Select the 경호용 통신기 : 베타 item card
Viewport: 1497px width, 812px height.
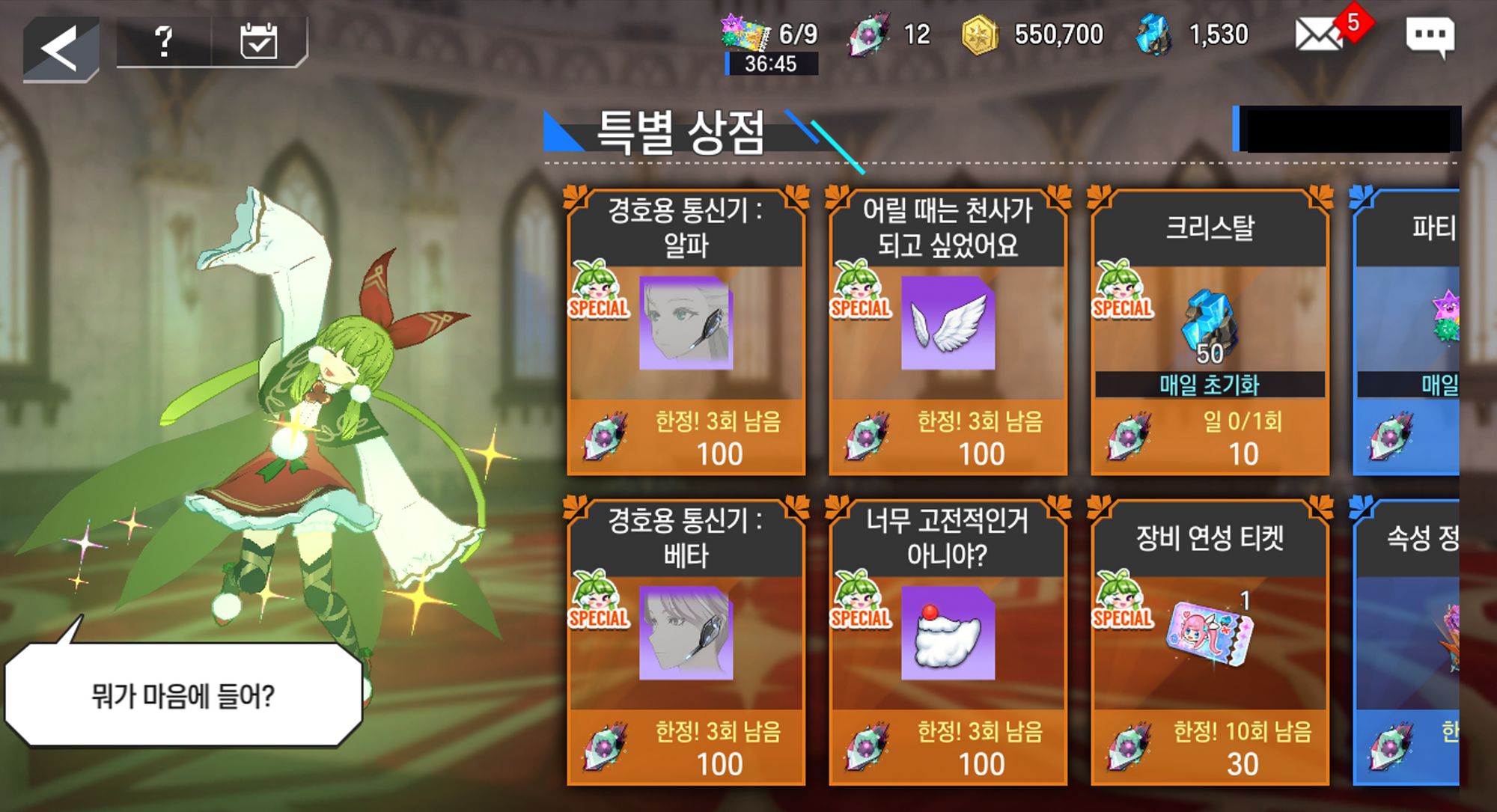tap(686, 641)
